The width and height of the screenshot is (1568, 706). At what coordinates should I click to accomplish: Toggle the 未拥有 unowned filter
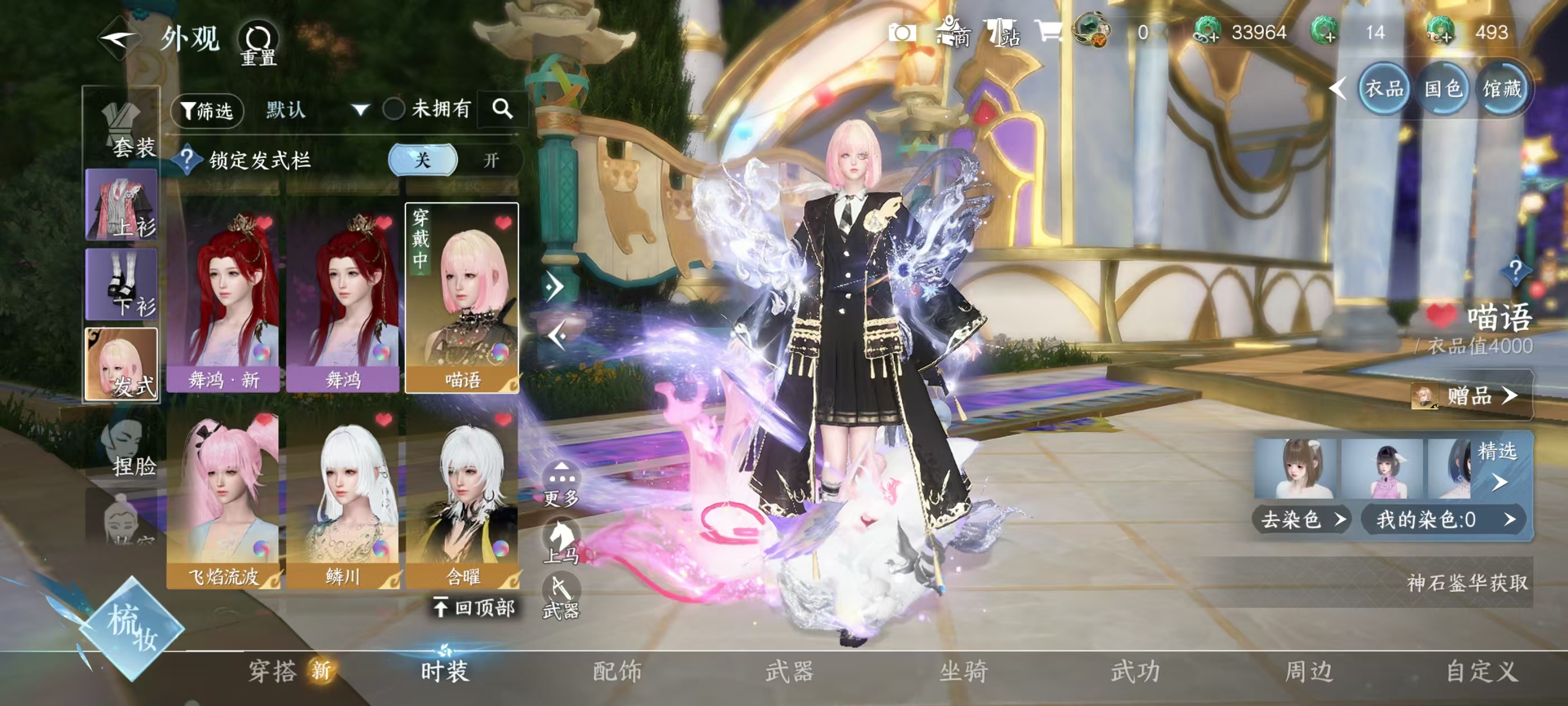(394, 110)
